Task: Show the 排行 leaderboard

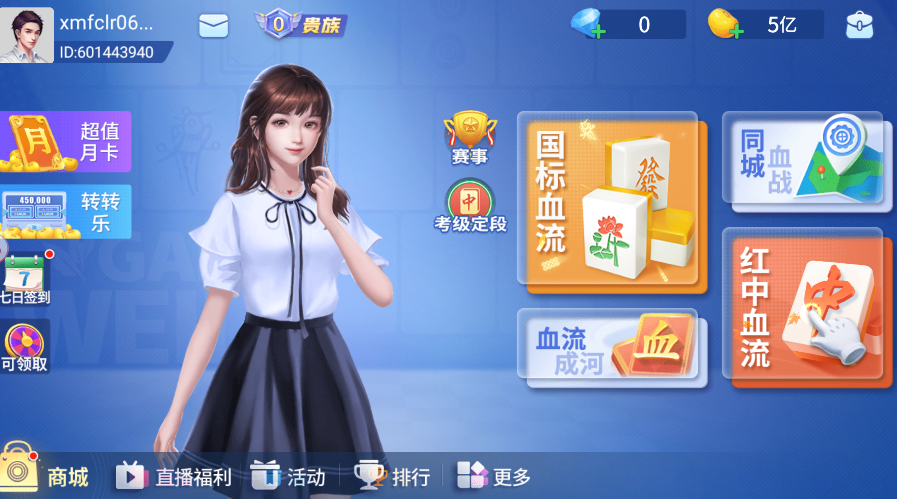Action: tap(392, 476)
